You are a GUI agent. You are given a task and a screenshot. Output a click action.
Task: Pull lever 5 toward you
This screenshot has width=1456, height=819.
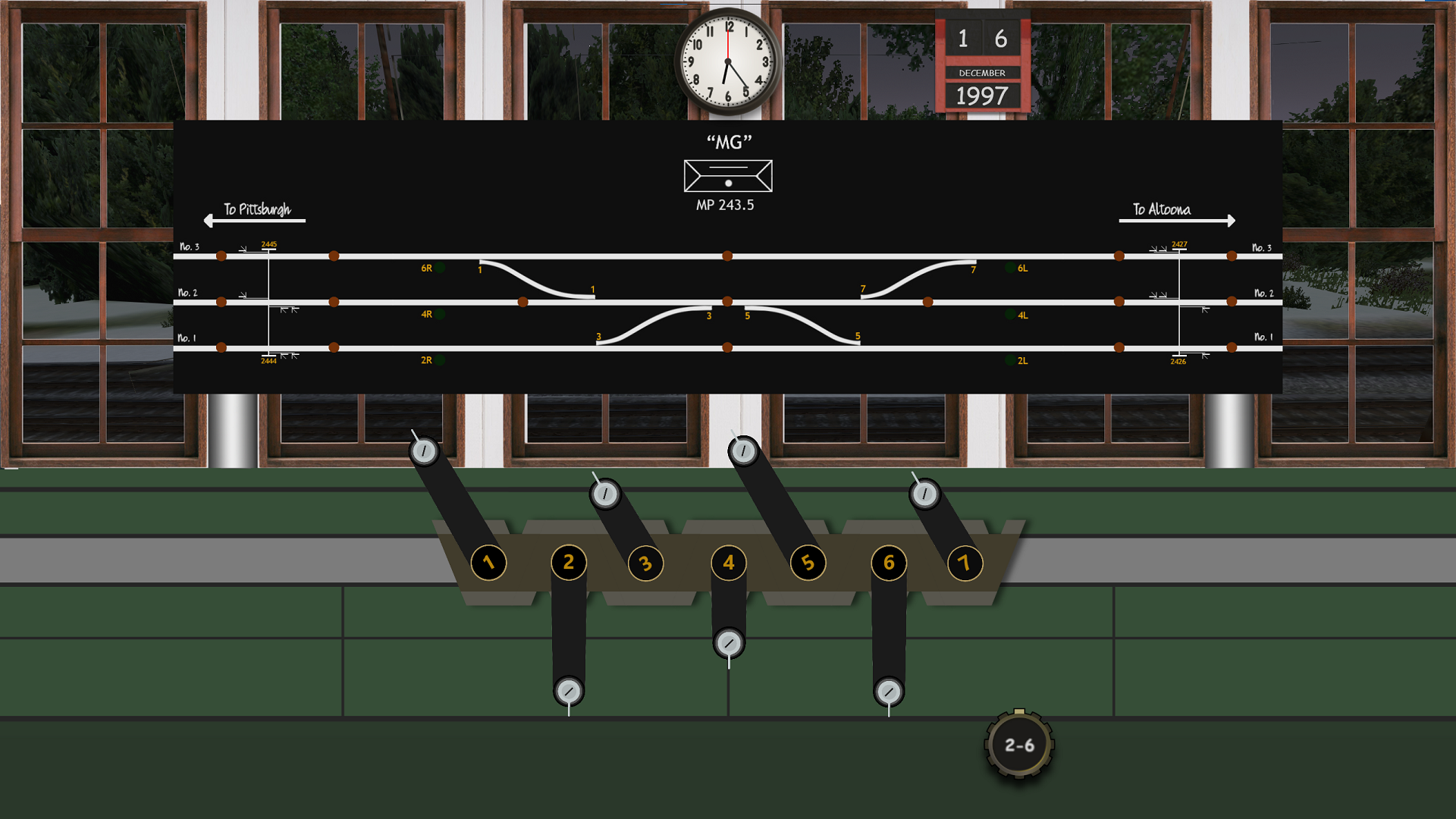(x=743, y=450)
